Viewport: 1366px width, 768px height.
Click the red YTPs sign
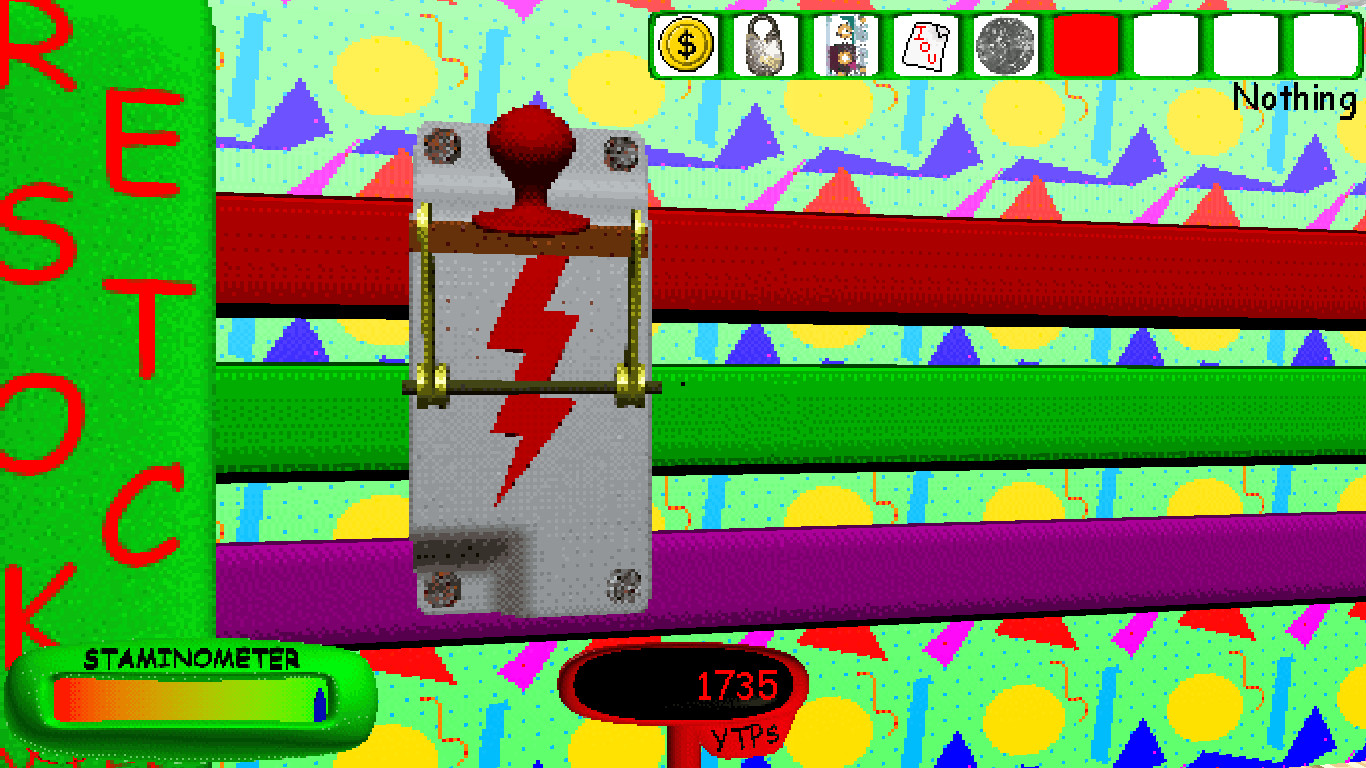(745, 740)
